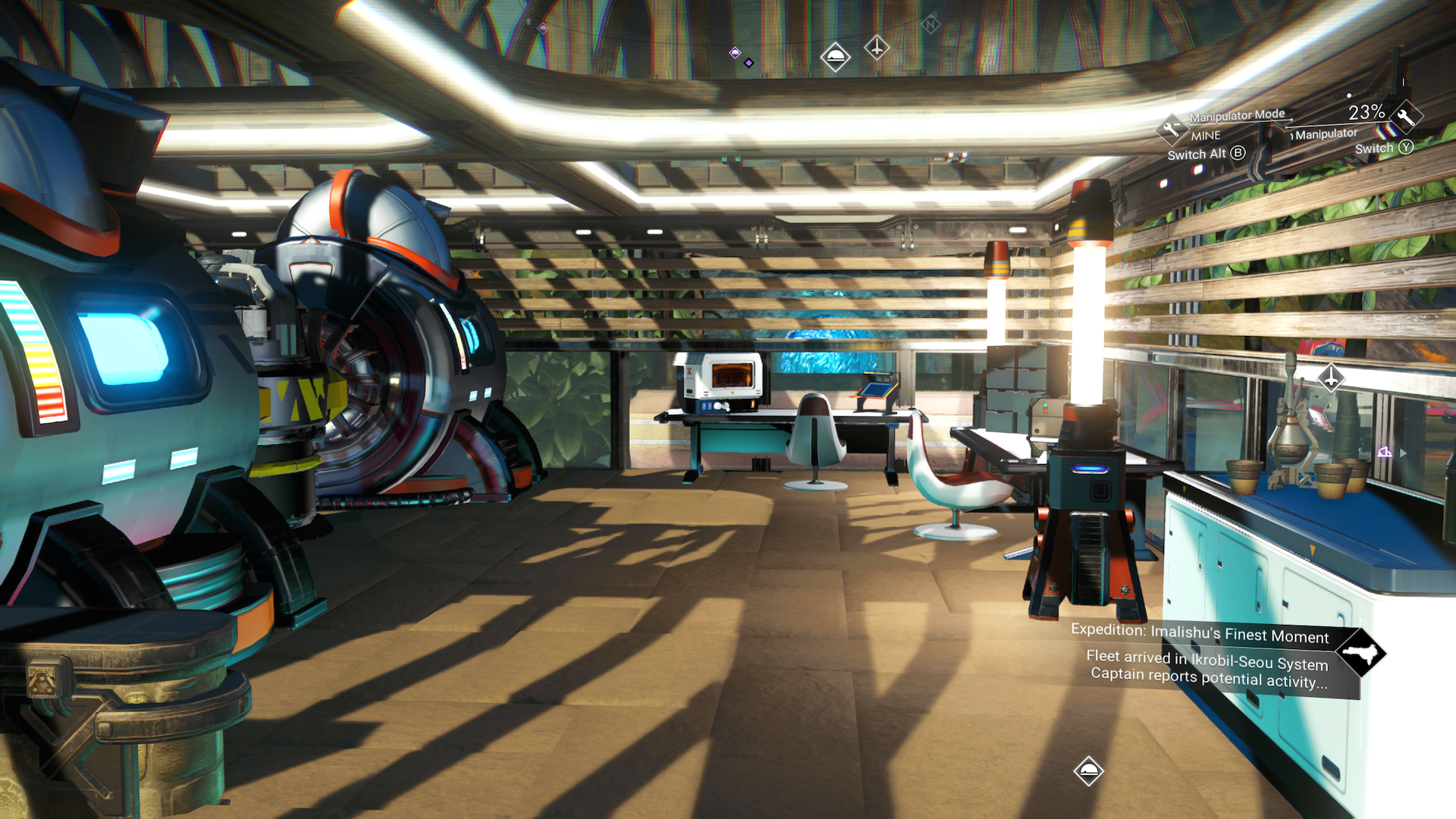The image size is (1456, 819).
Task: Select the Manipulator Mode wrench icon
Action: [1172, 130]
